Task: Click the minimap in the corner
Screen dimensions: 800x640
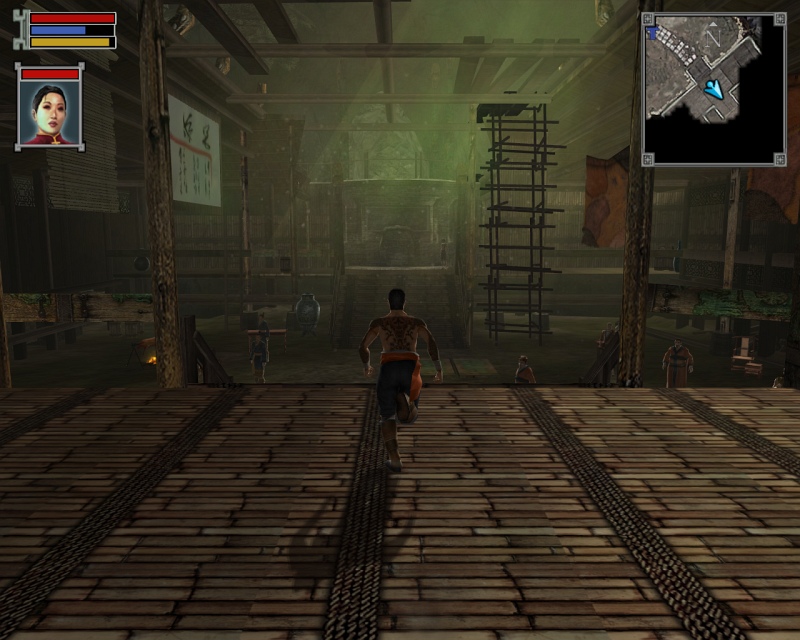Action: tap(713, 88)
